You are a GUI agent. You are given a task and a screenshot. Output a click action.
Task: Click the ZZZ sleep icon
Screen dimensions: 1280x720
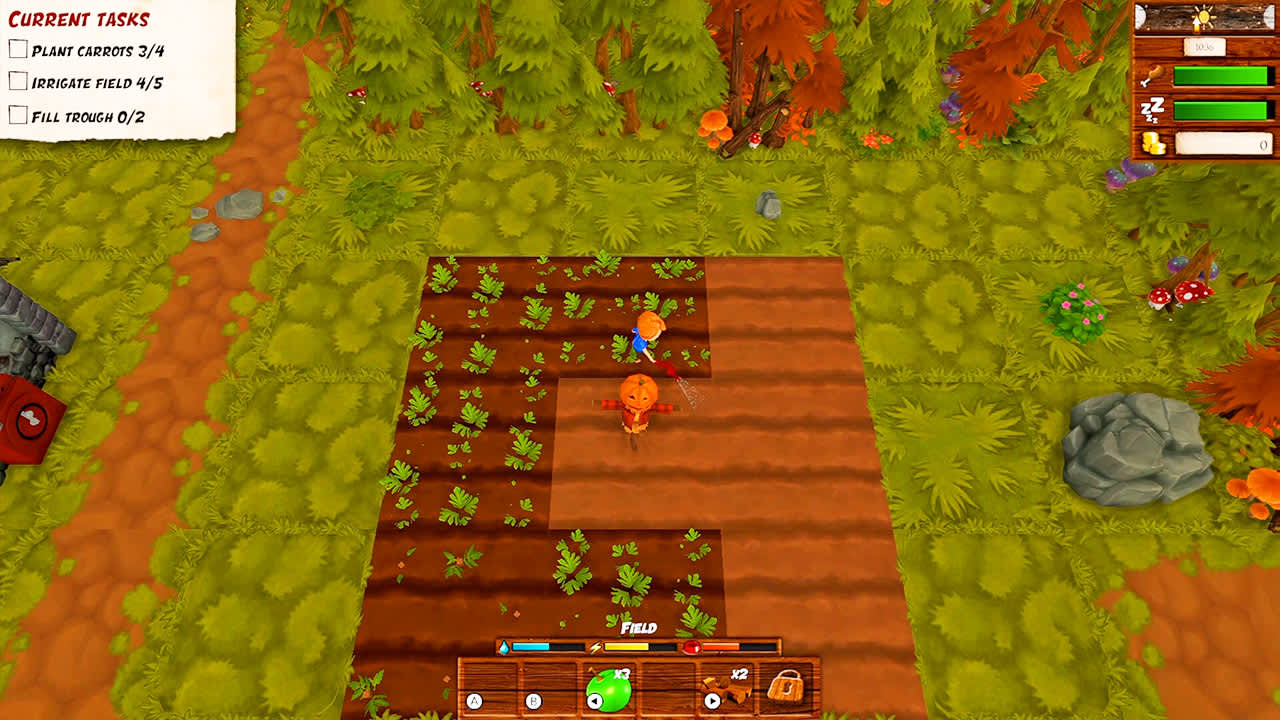point(1151,108)
